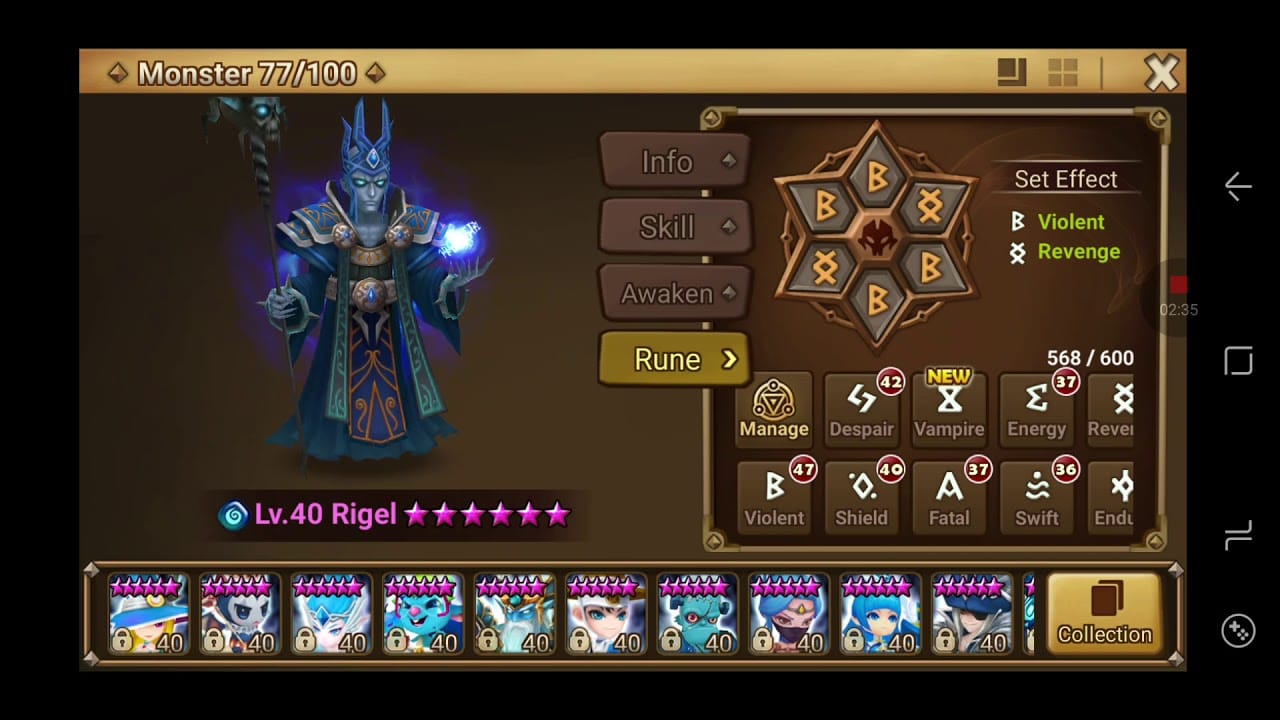This screenshot has width=1280, height=720.
Task: Open the rune Manage button
Action: pos(774,408)
